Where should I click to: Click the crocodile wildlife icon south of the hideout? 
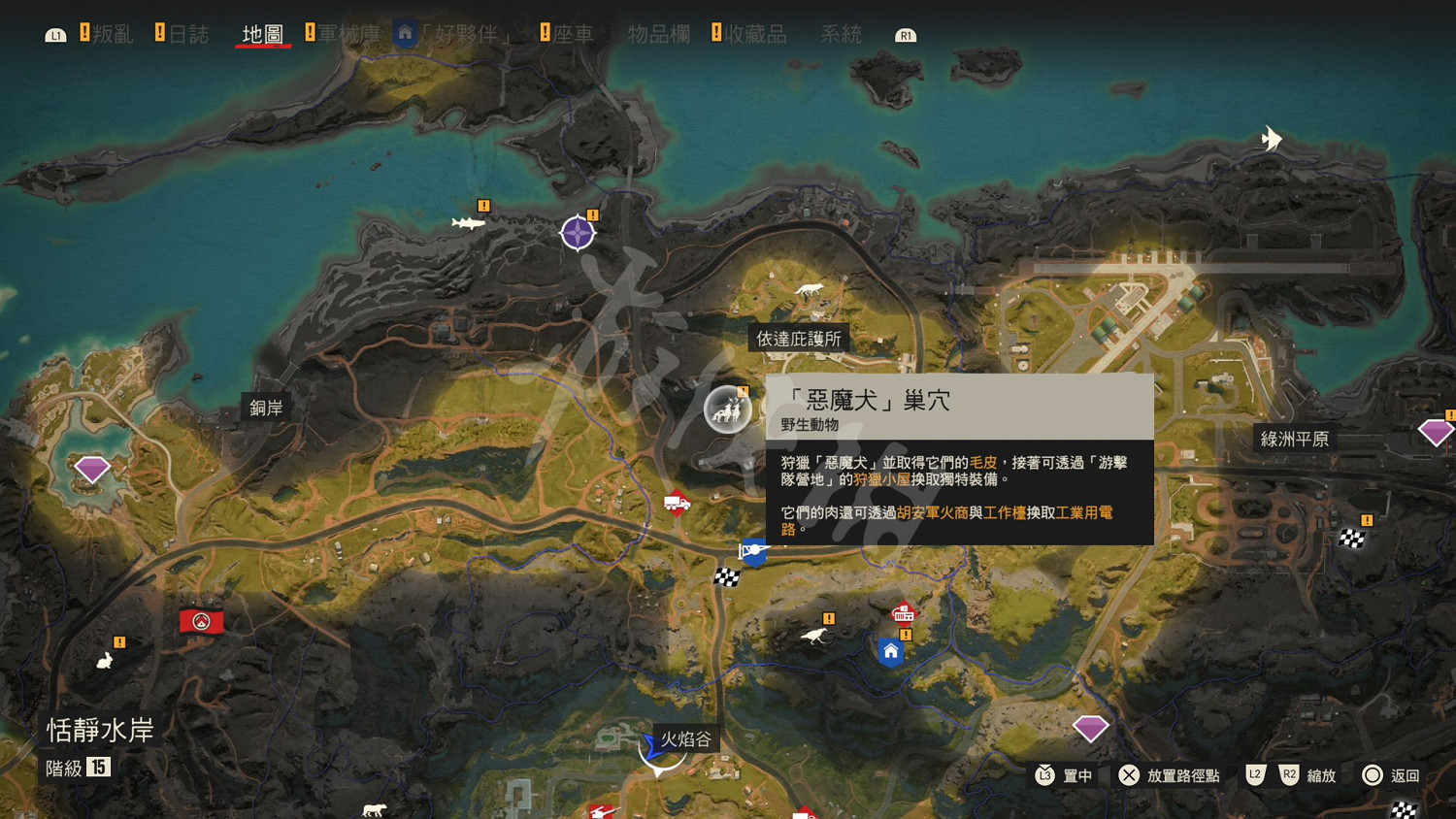click(x=815, y=636)
